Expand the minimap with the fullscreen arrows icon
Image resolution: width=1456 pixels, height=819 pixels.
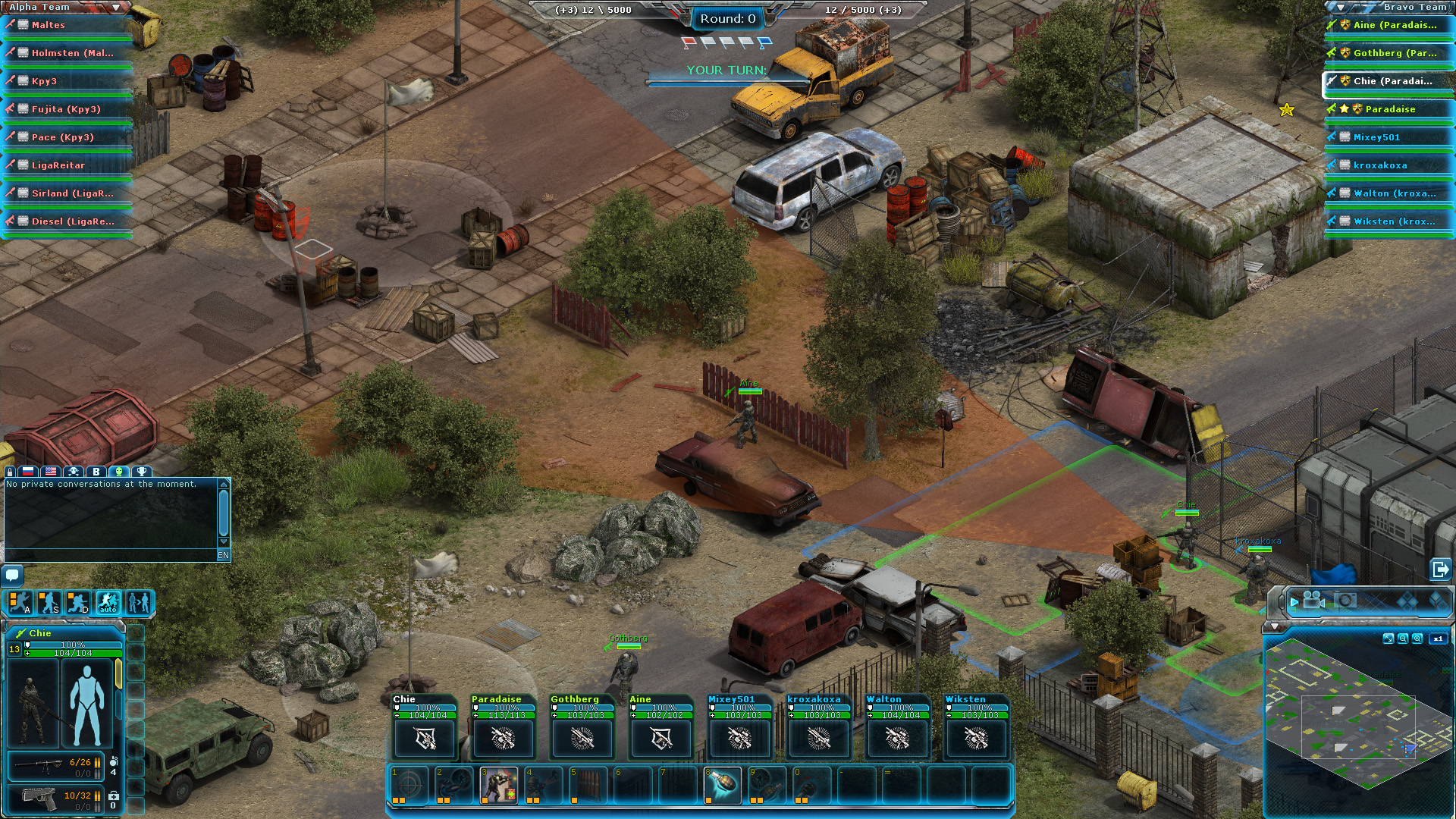(x=1389, y=639)
